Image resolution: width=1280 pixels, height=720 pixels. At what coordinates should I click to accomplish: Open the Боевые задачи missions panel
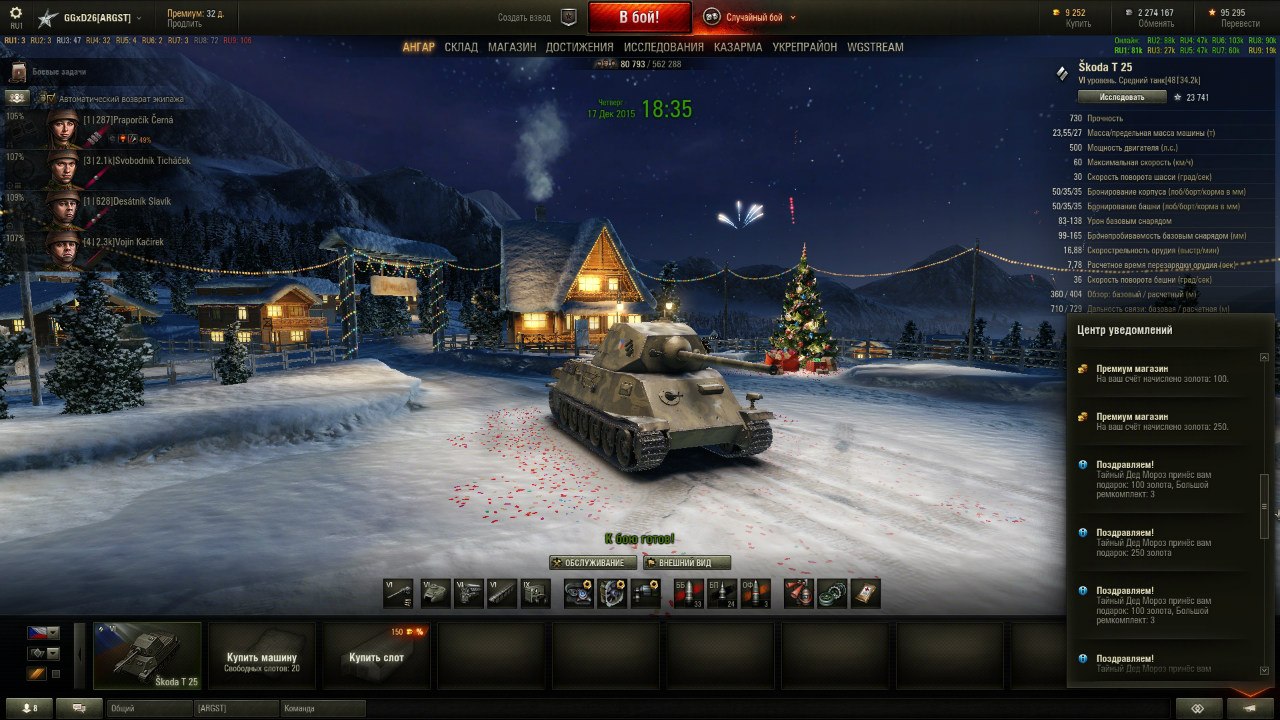[58, 73]
